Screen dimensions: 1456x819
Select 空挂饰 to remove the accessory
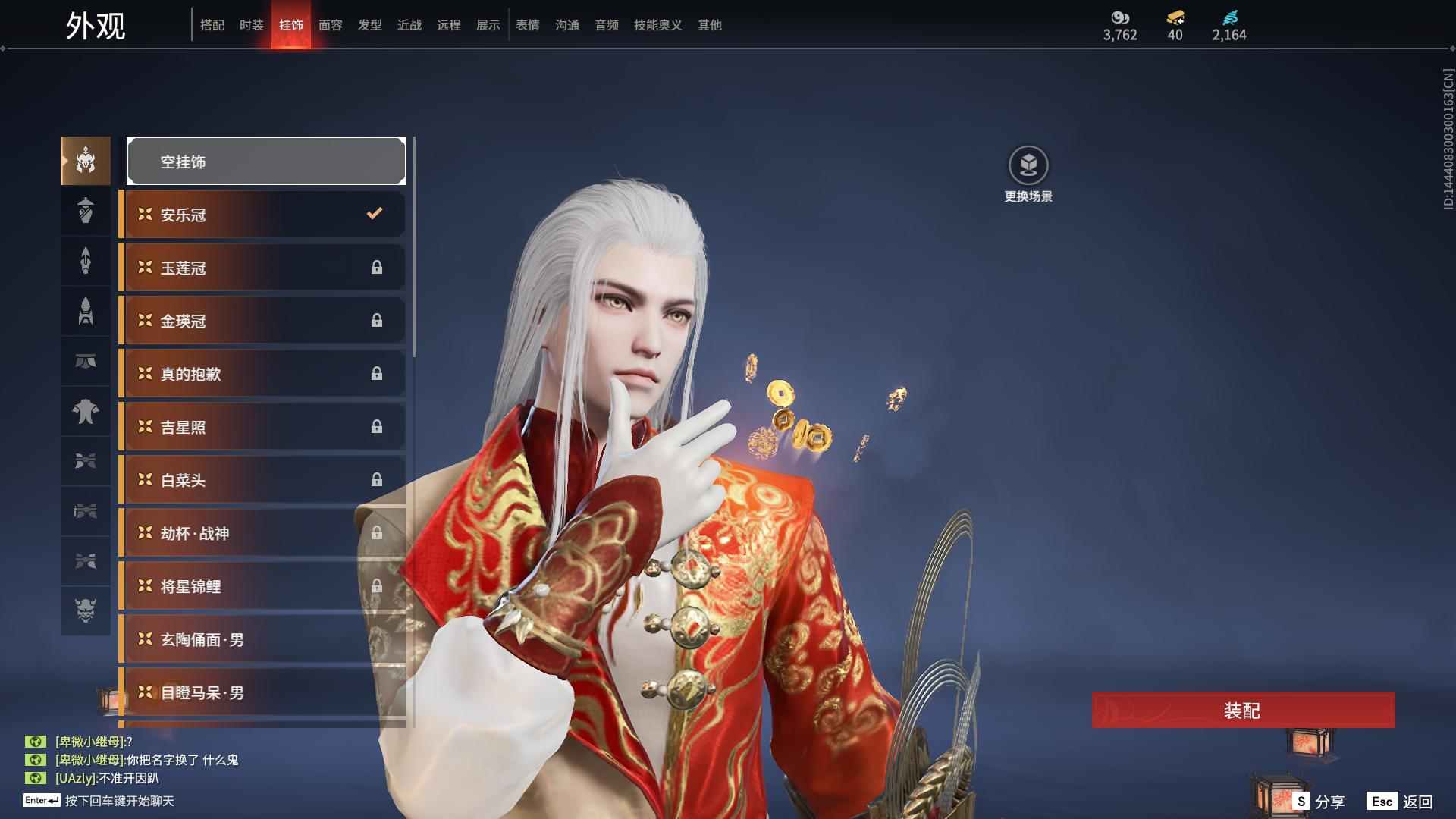pyautogui.click(x=265, y=161)
